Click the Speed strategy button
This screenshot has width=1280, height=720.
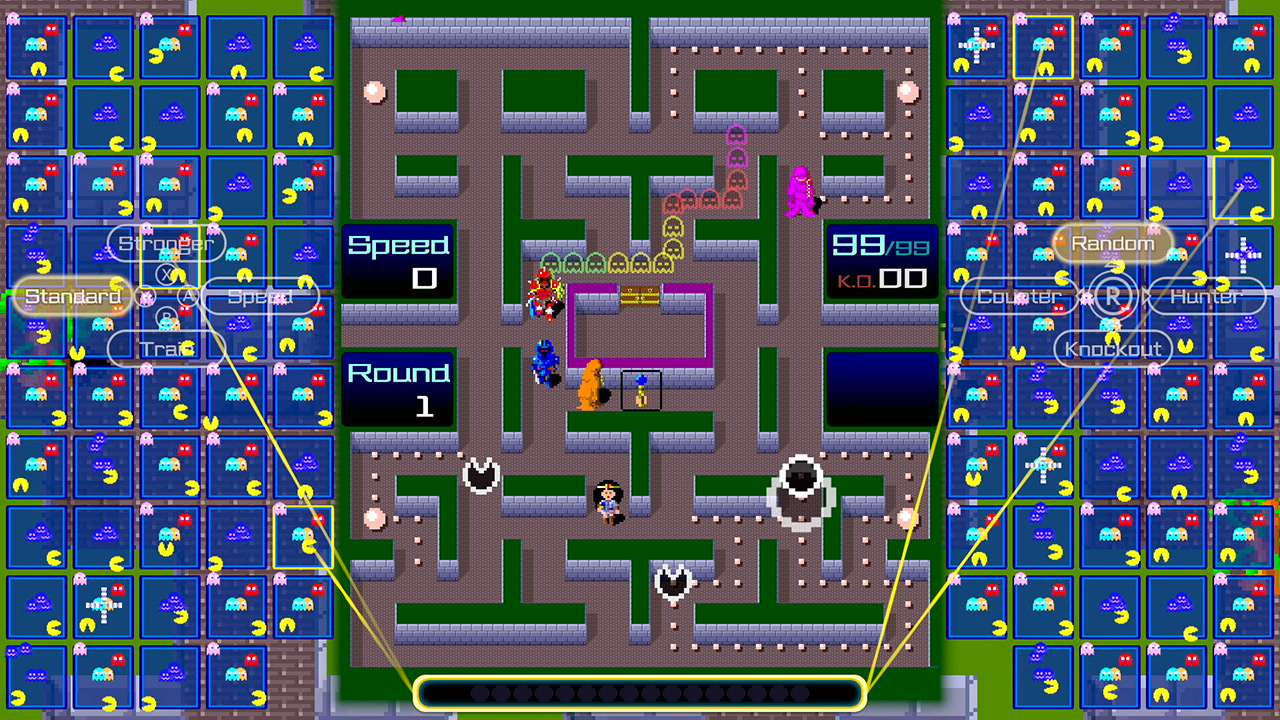click(x=261, y=296)
